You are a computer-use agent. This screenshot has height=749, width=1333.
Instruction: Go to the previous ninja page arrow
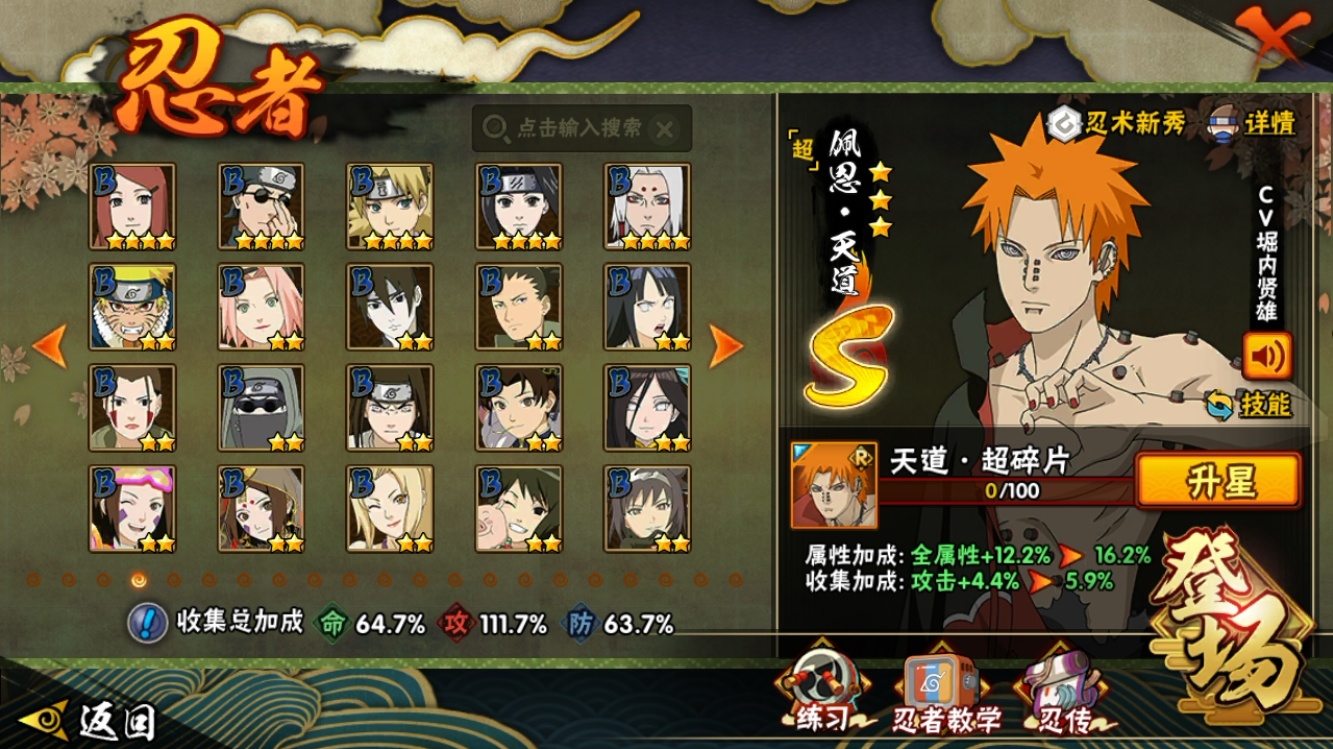click(x=49, y=345)
